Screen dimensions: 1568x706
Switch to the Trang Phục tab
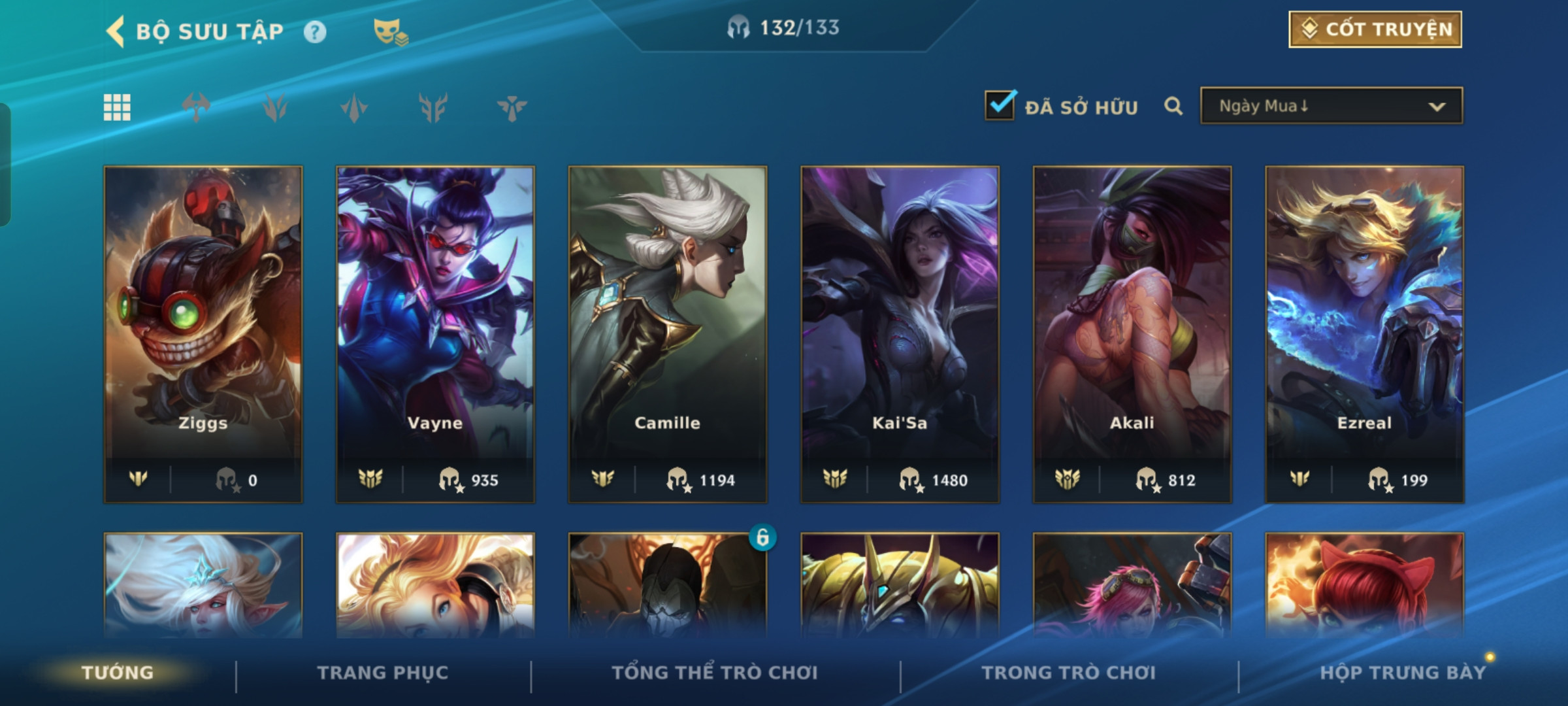(383, 673)
